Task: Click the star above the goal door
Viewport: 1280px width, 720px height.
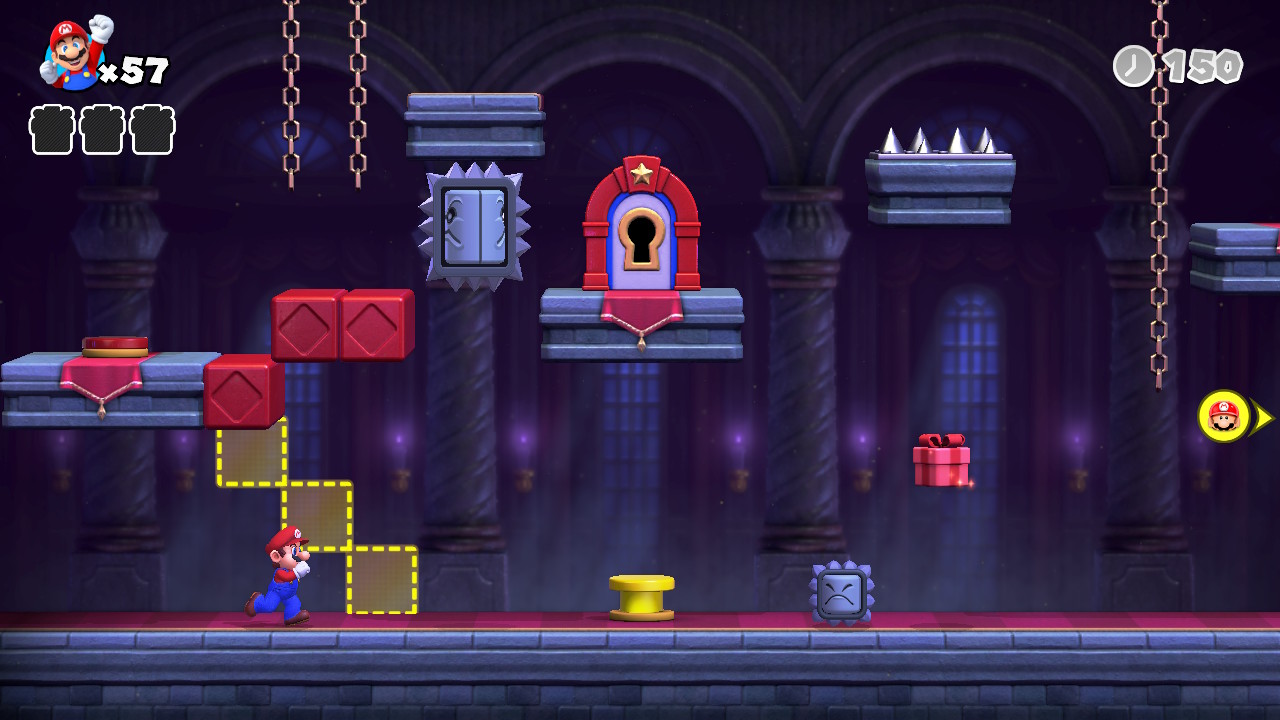Action: [x=645, y=172]
